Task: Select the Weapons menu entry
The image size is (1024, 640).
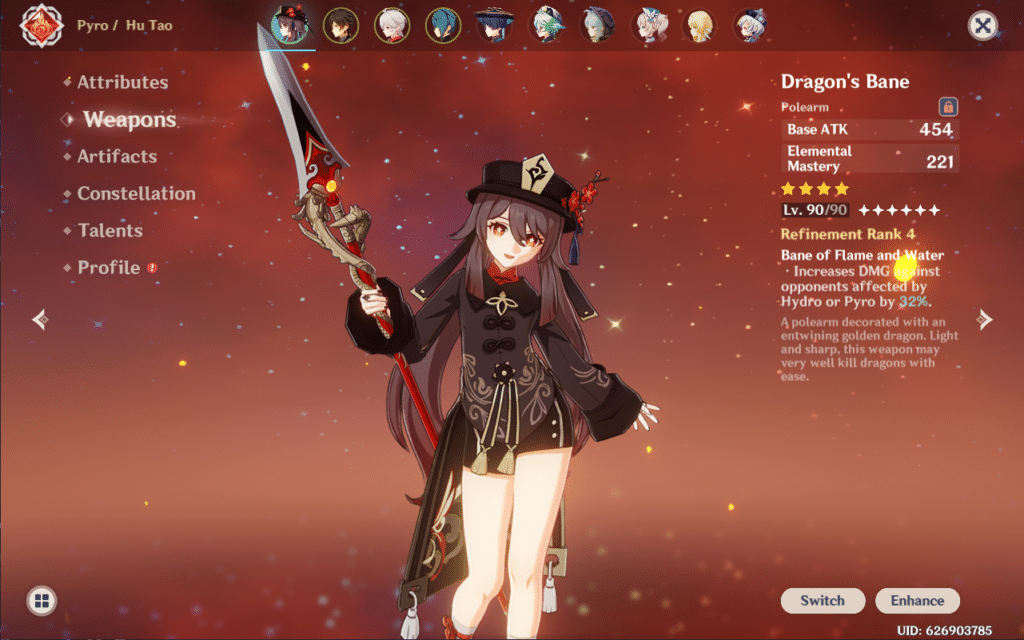Action: 129,120
